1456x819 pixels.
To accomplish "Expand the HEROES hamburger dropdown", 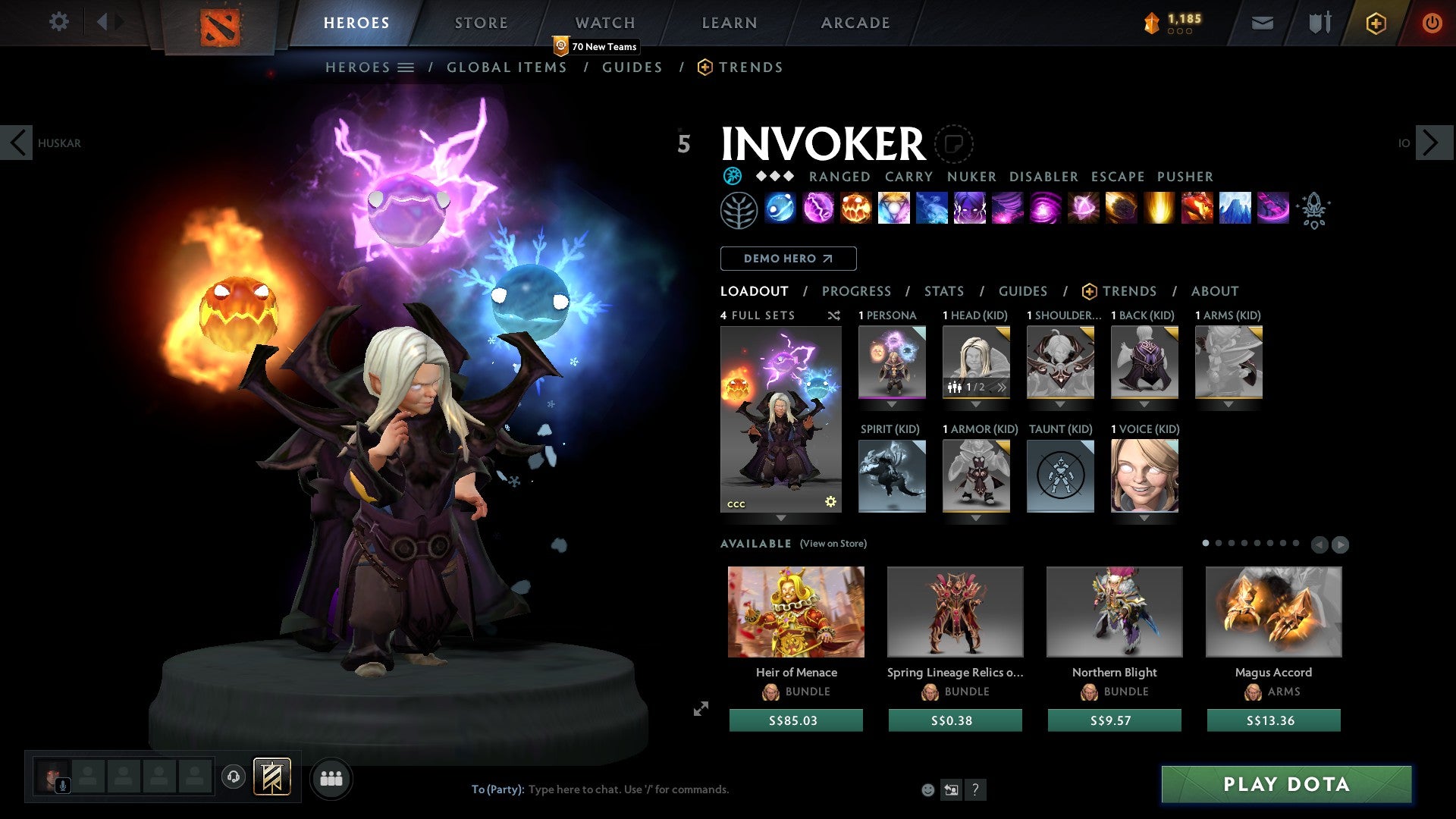I will (406, 67).
